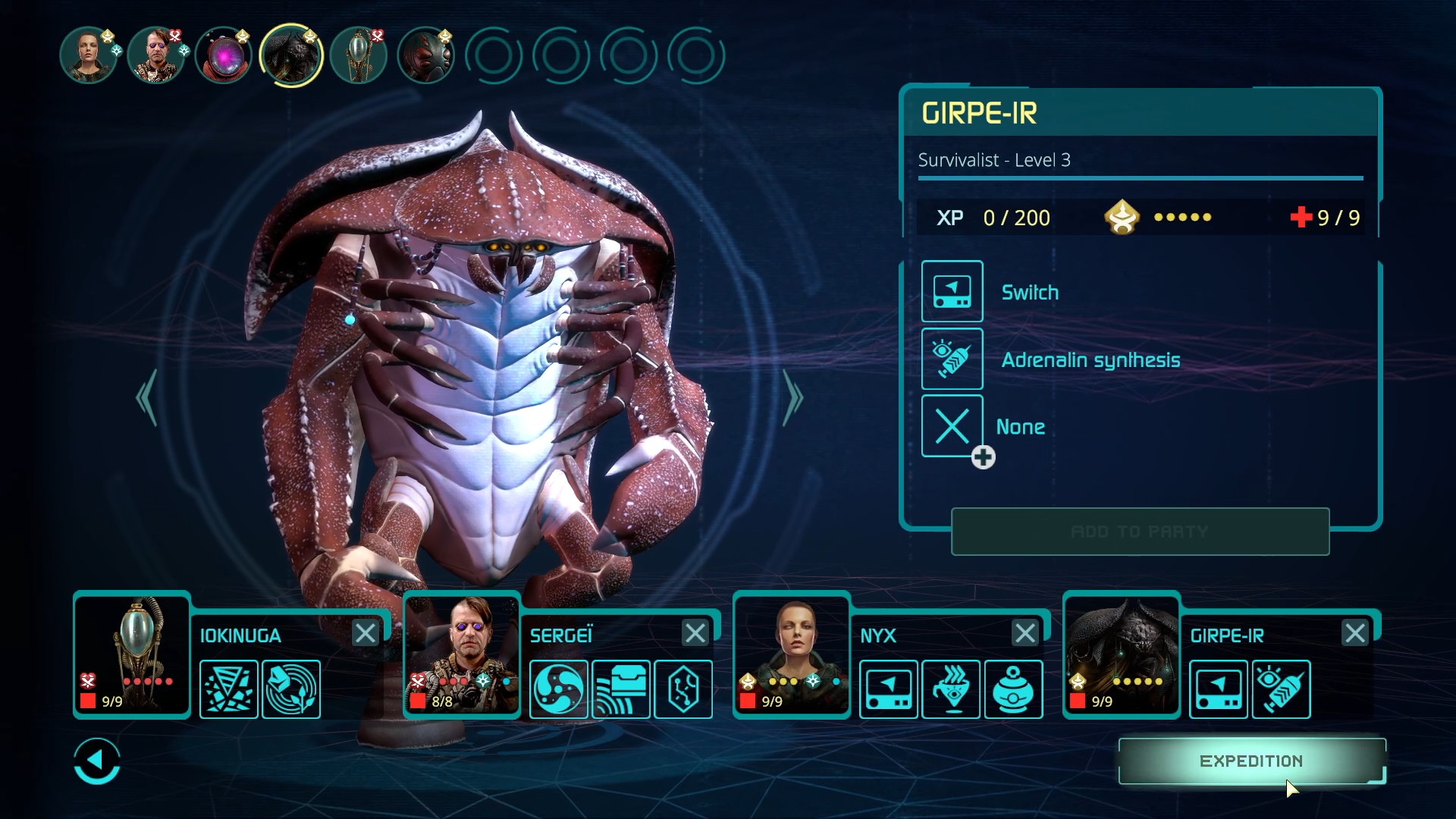Select Nyx's jar-shaped skill icon
Image resolution: width=1456 pixels, height=819 pixels.
(x=1014, y=689)
